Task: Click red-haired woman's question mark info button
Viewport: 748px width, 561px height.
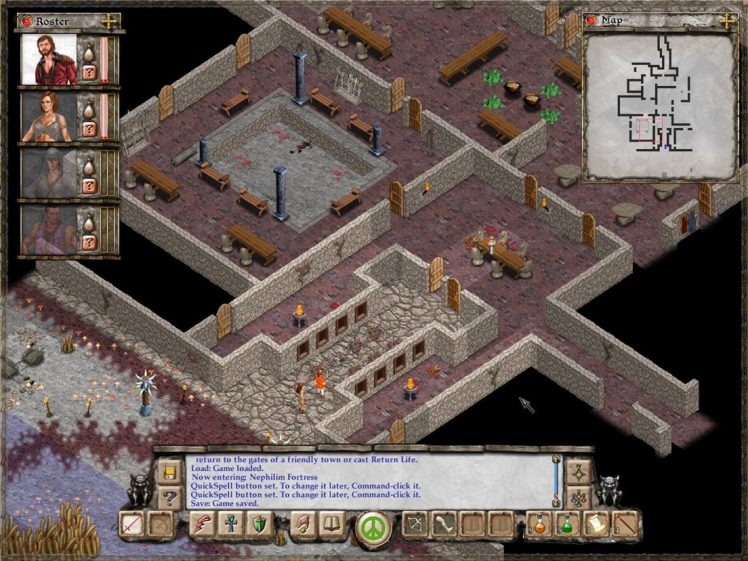Action: (x=90, y=129)
